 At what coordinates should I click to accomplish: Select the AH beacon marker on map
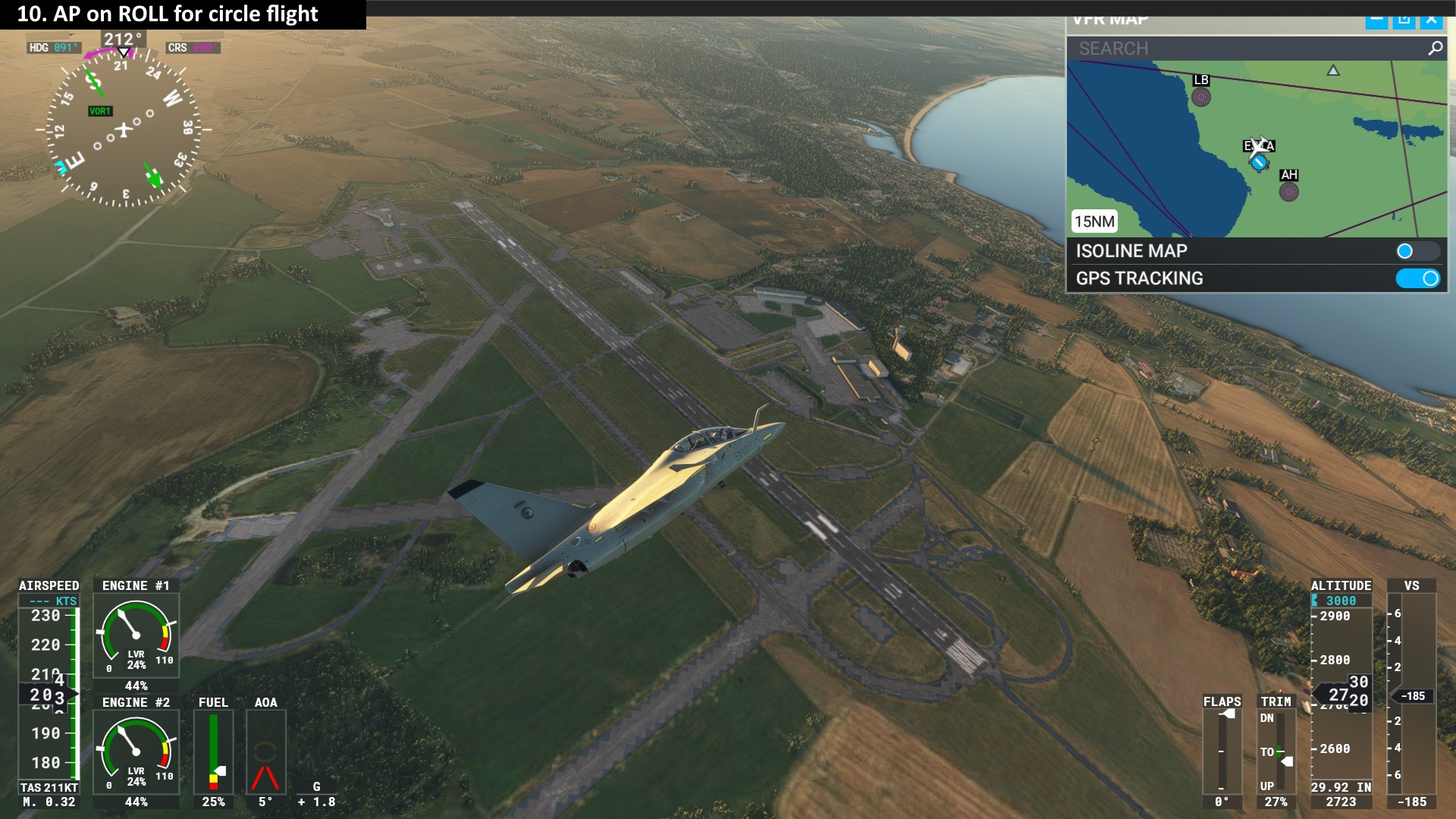point(1288,191)
